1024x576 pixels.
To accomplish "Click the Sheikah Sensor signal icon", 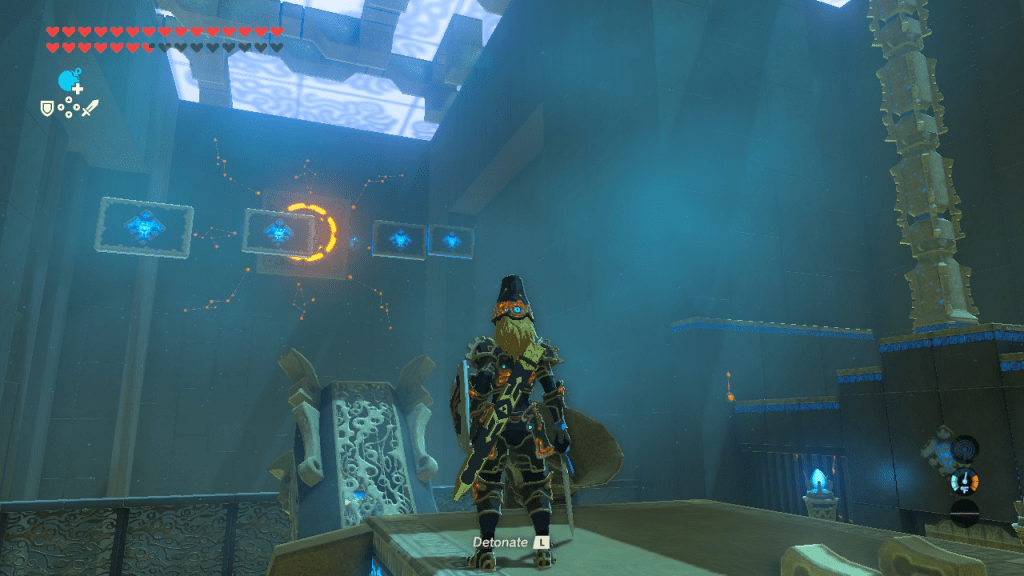I will pyautogui.click(x=964, y=447).
